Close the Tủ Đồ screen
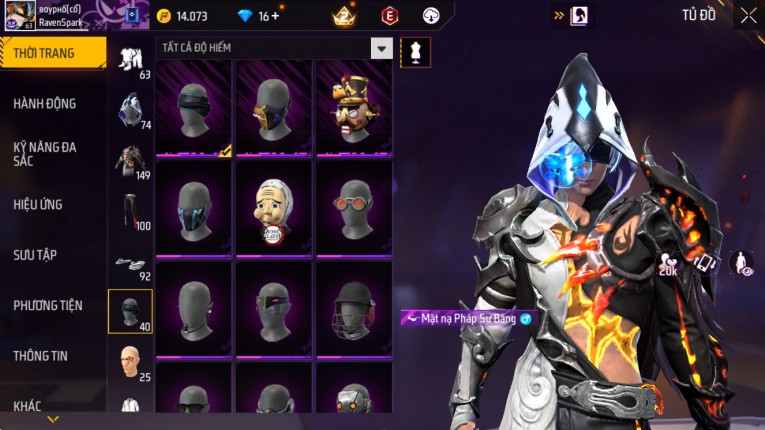 pos(748,15)
